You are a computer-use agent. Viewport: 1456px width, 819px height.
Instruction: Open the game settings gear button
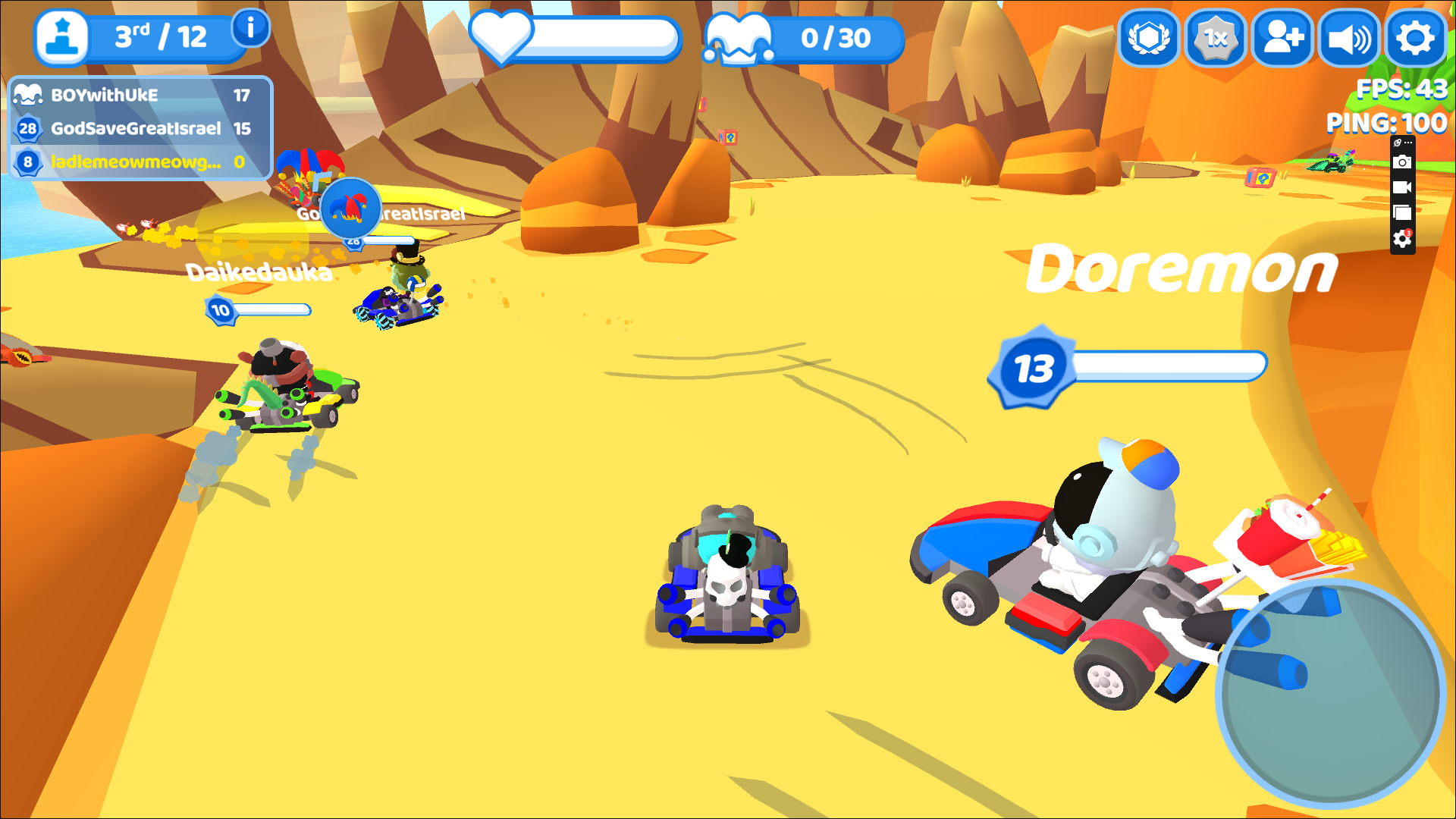click(x=1415, y=38)
